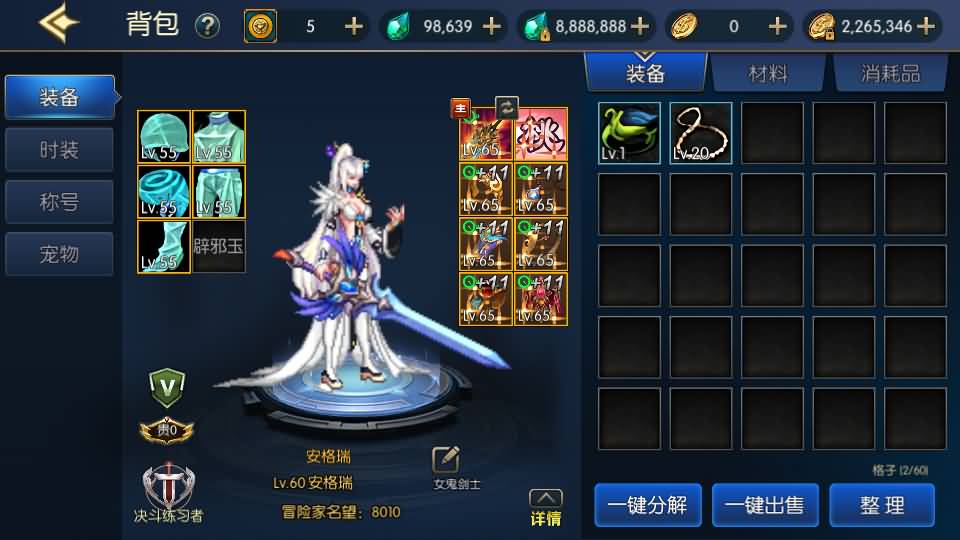This screenshot has width=960, height=540.
Task: Open the 辟邪玉 equipment slot
Action: (219, 246)
